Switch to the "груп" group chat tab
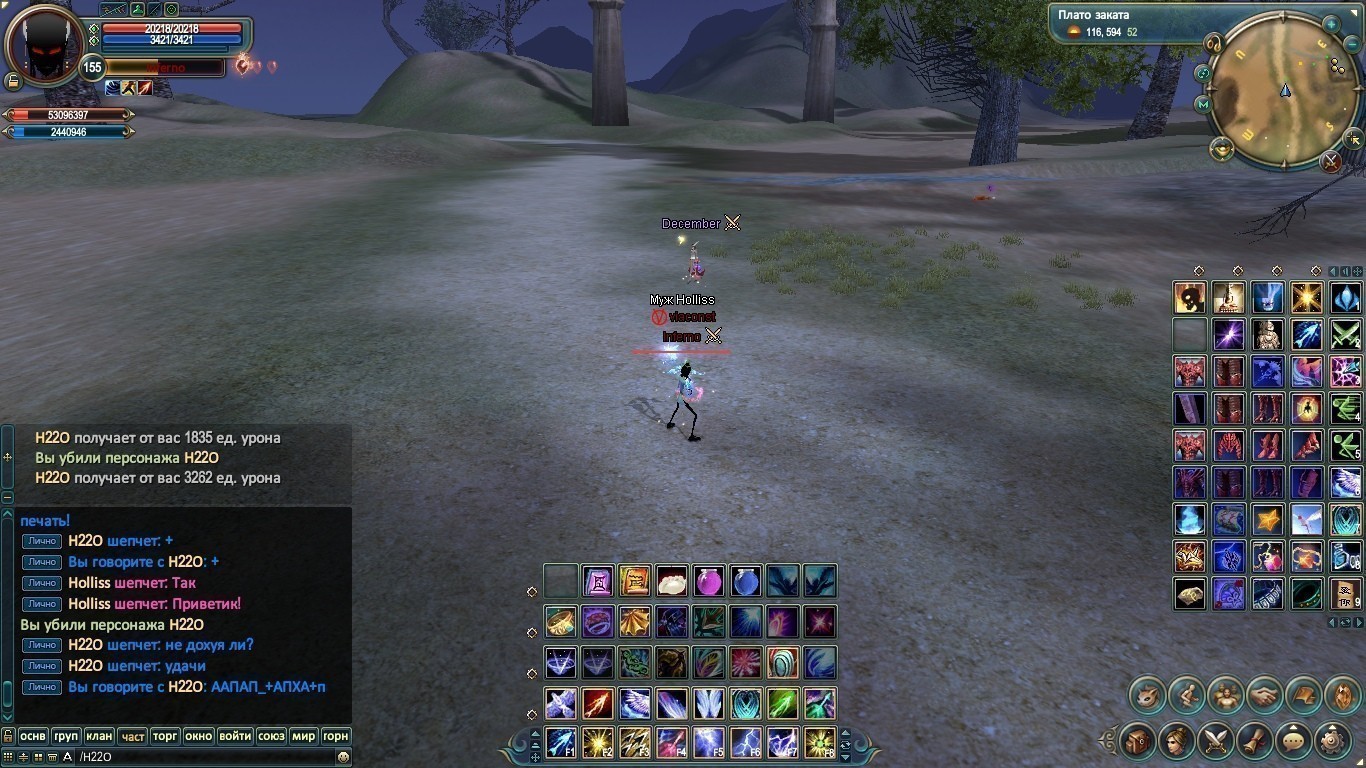 click(x=66, y=736)
